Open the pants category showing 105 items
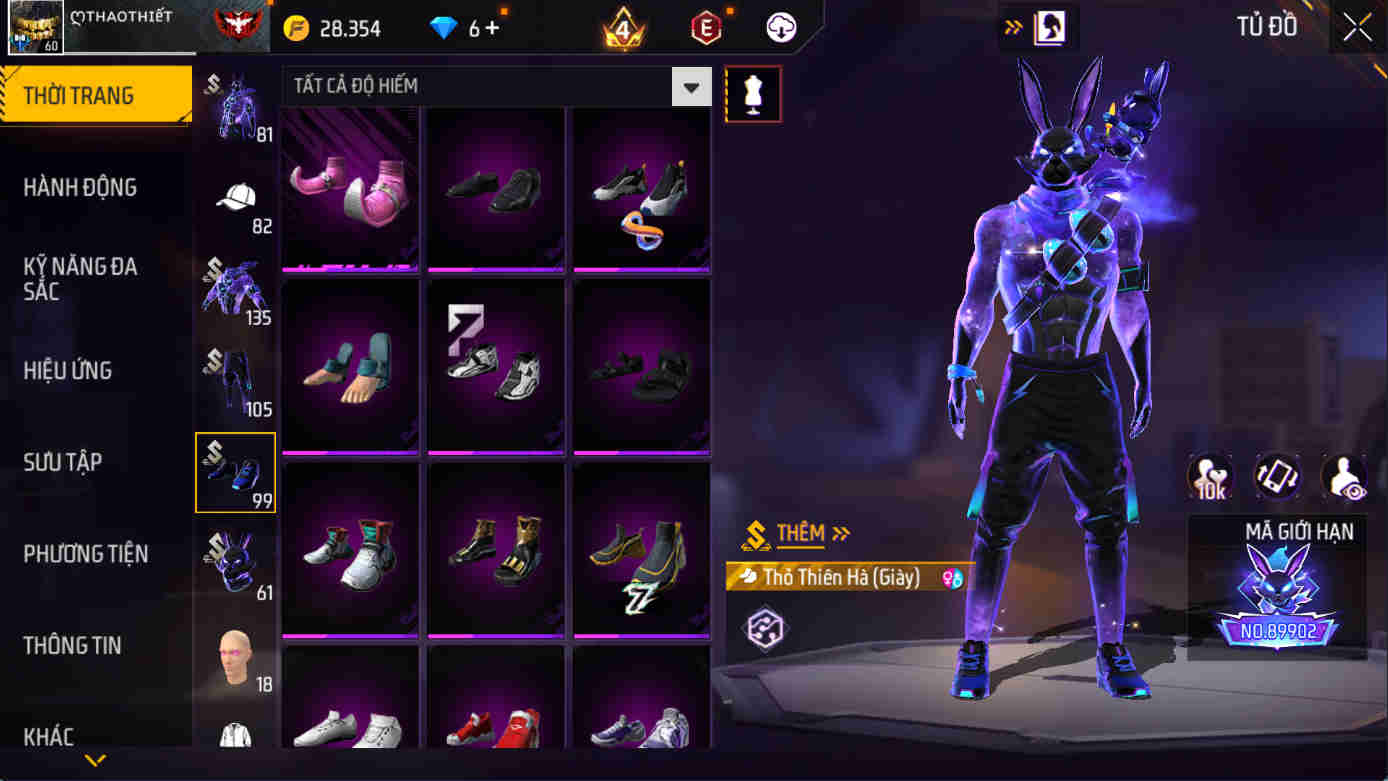 235,375
